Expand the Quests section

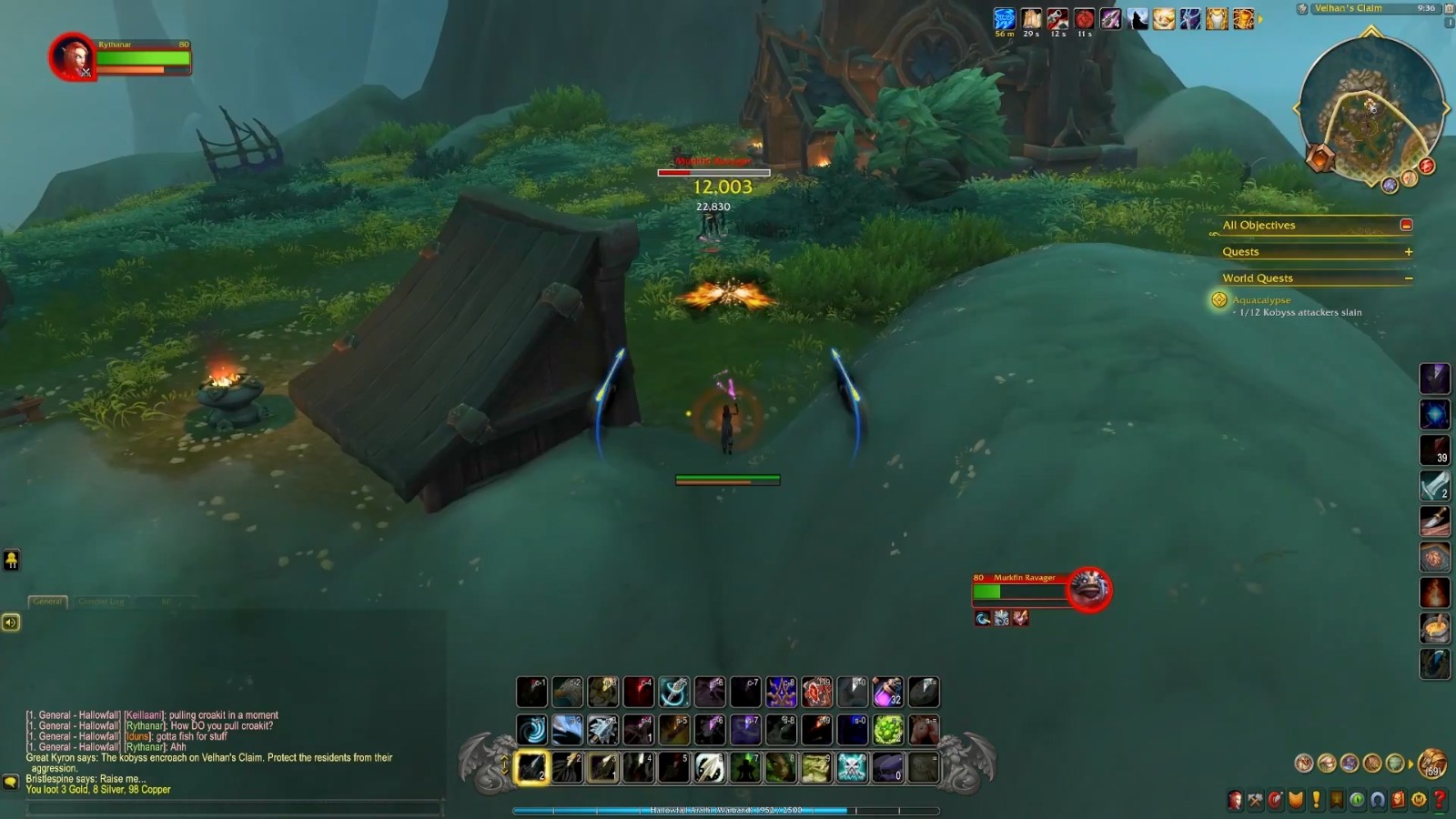(x=1408, y=252)
